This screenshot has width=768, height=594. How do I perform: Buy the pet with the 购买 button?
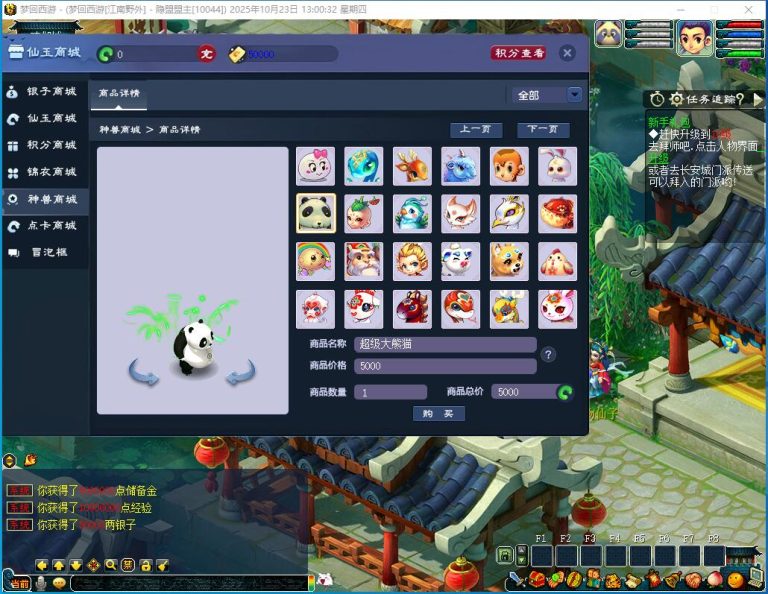point(438,414)
